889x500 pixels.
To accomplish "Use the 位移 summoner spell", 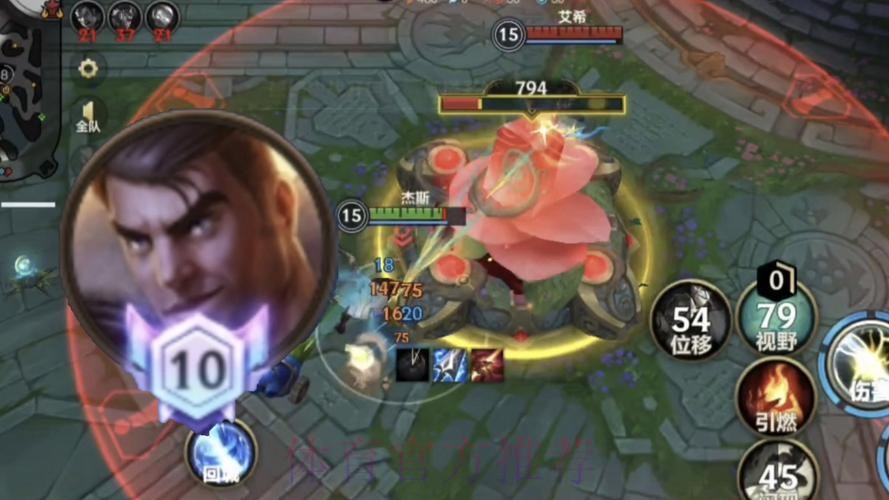I will click(x=690, y=322).
